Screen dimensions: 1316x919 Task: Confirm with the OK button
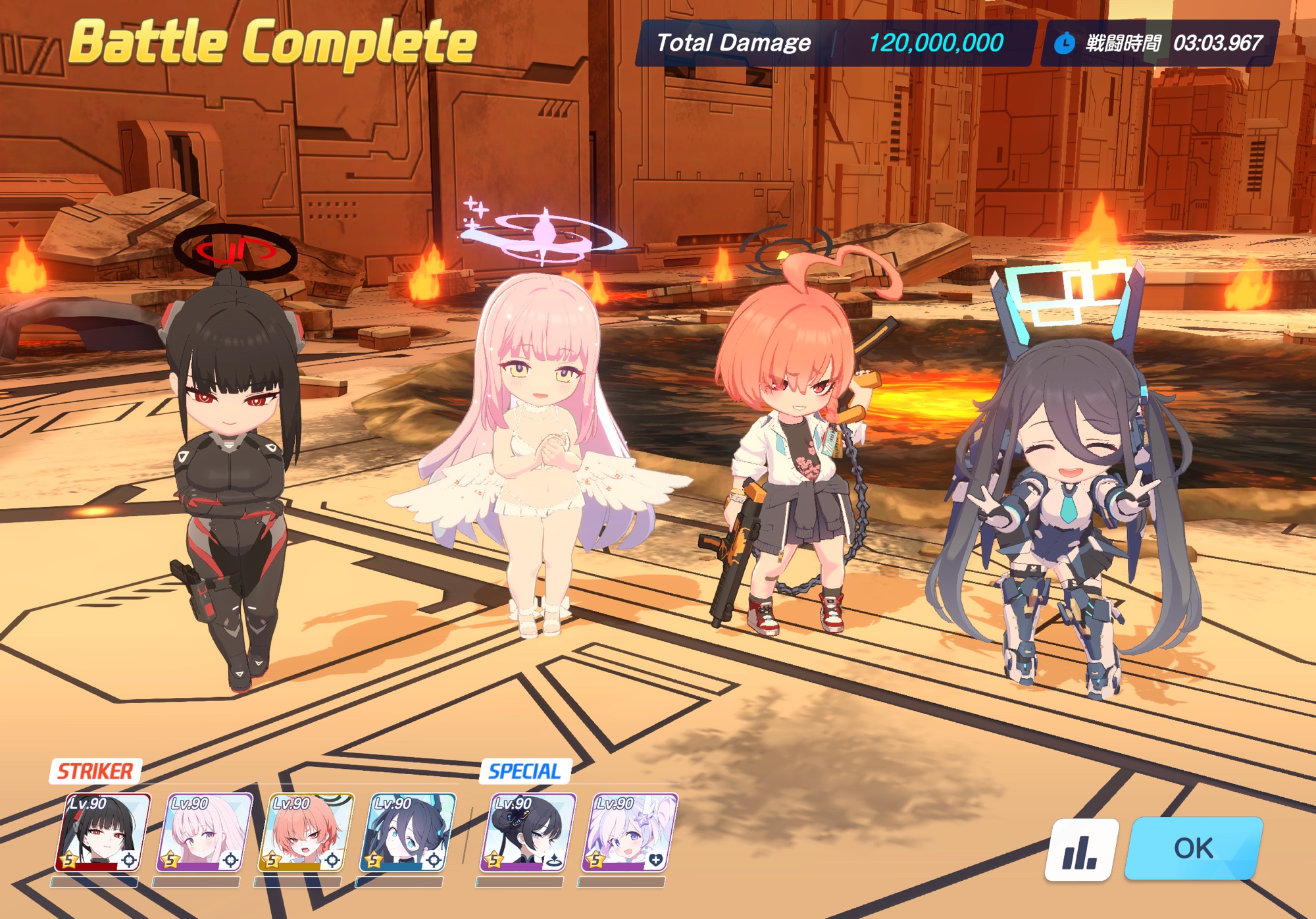1194,849
